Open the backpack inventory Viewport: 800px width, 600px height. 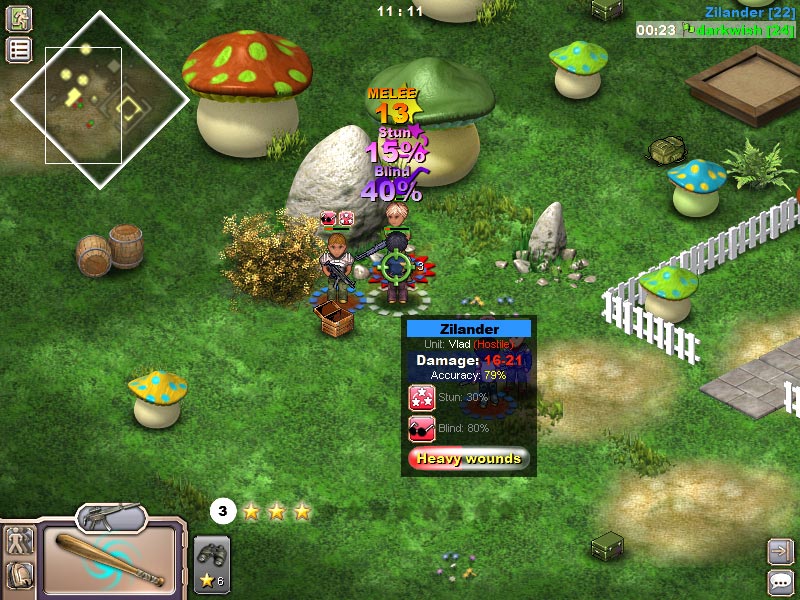[20, 575]
